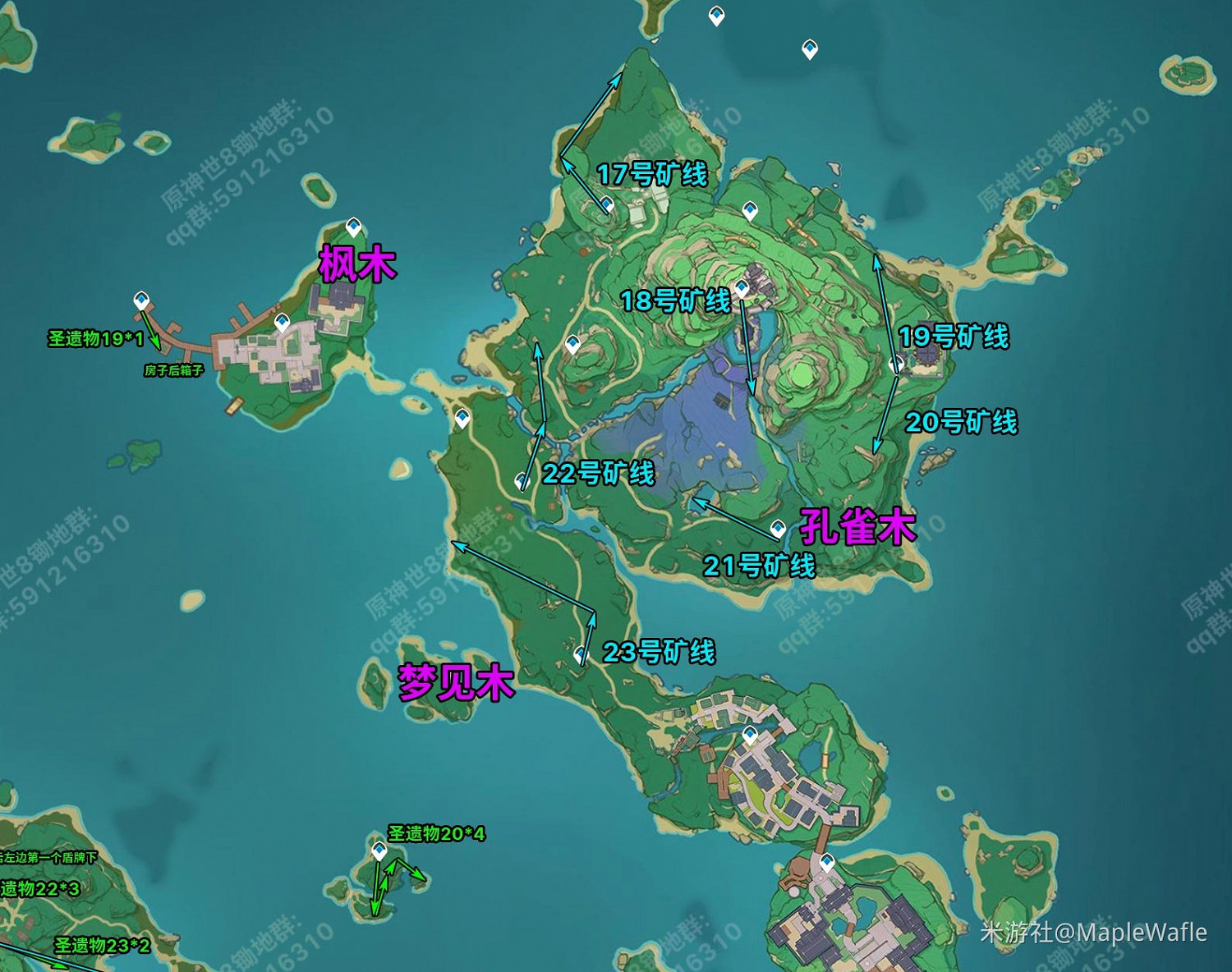Click the 17号矿线 route label
Screen dimensions: 1232x972
point(653,174)
